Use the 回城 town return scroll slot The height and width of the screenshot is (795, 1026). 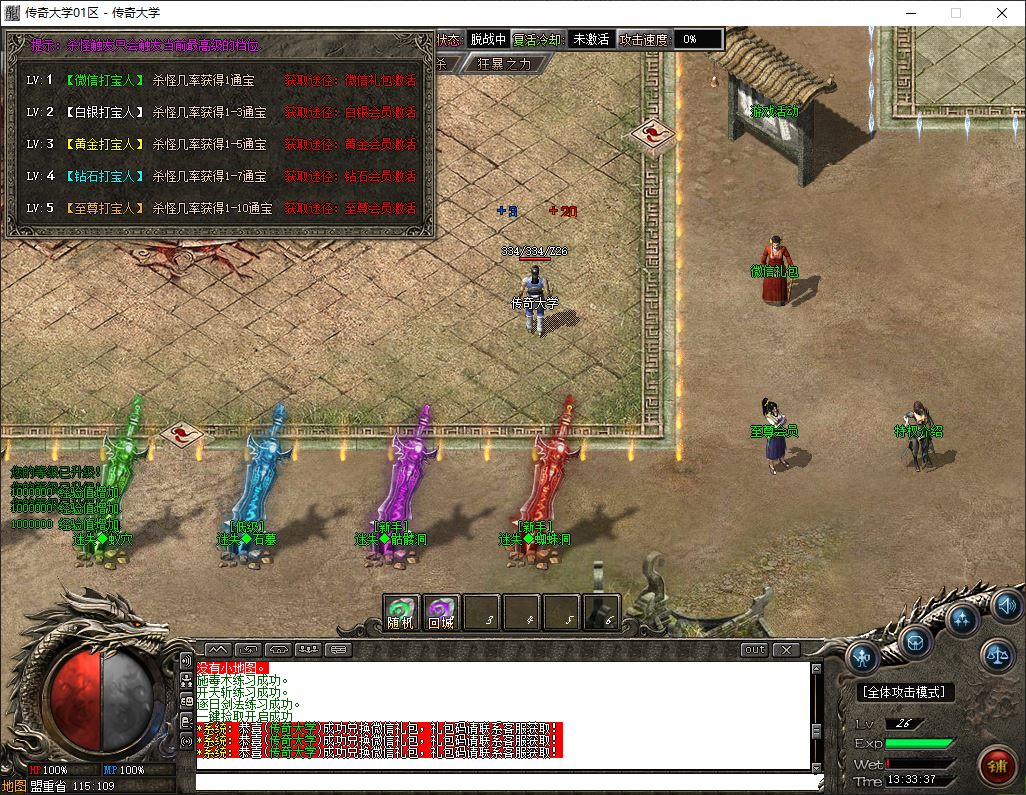coord(441,612)
